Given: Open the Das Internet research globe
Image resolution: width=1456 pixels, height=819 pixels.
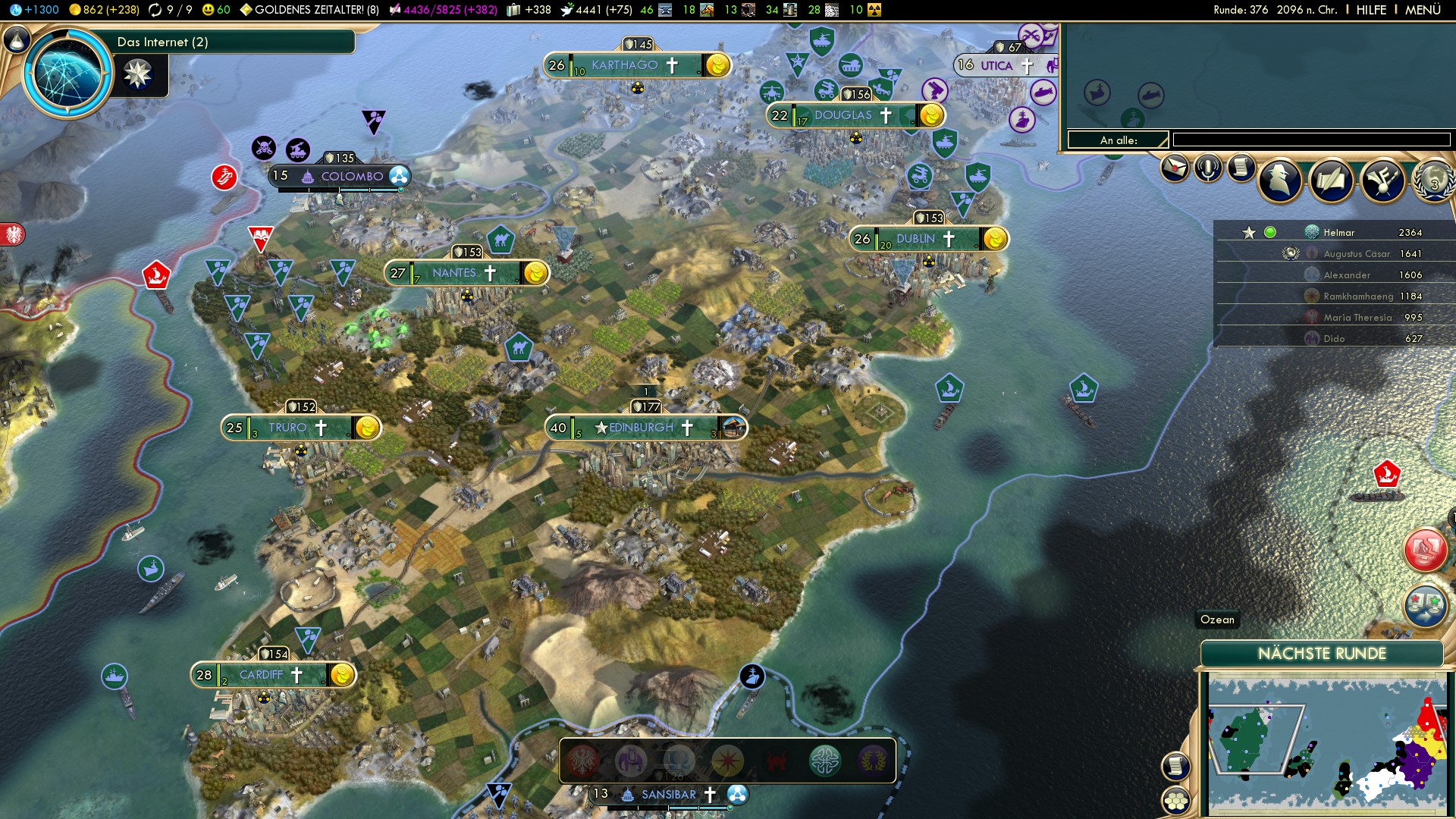Looking at the screenshot, I should [x=68, y=74].
